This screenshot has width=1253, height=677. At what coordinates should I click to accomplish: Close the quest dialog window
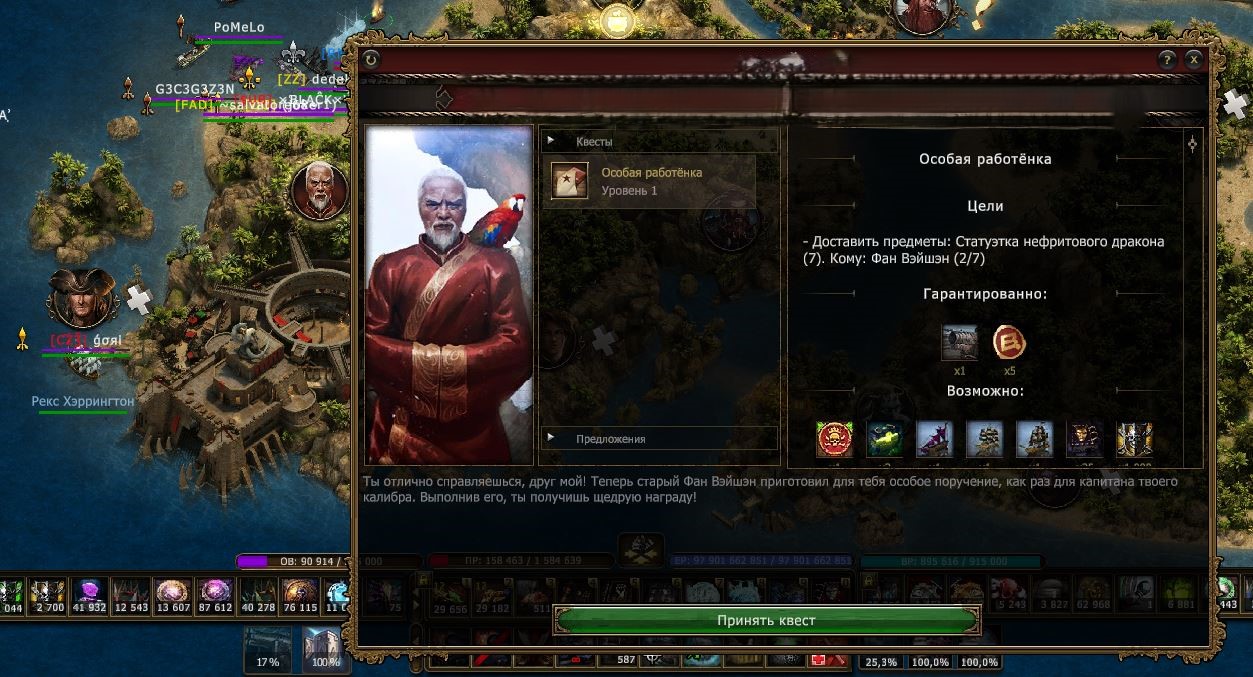pos(1194,60)
